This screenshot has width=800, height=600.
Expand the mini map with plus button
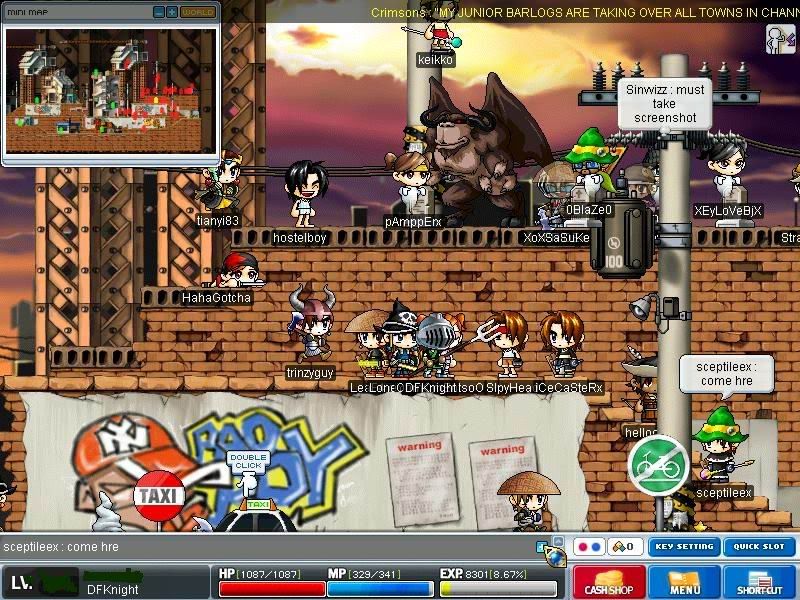tap(172, 13)
